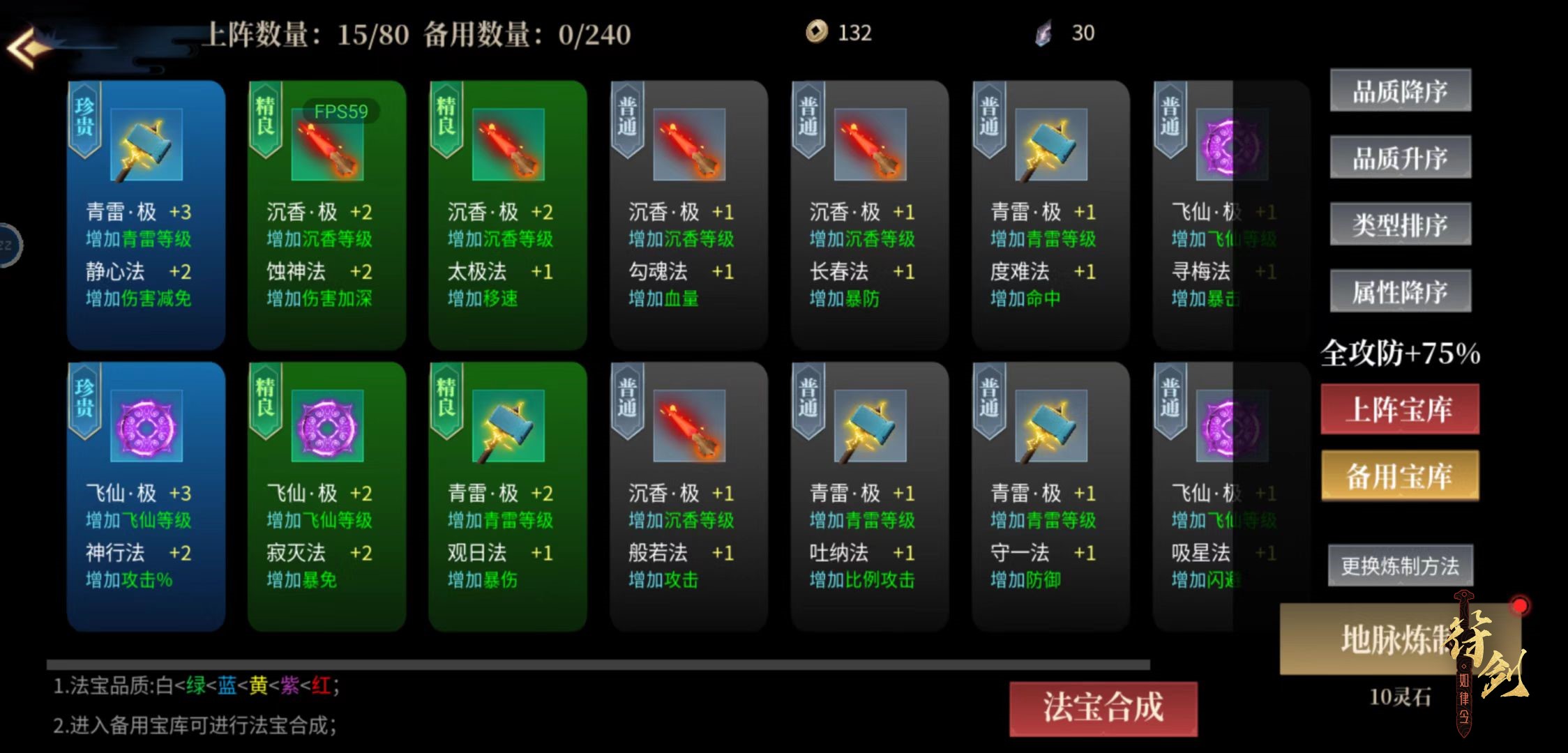1568x753 pixels.
Task: Sort by quality descending with 品质降序
Action: point(1400,91)
